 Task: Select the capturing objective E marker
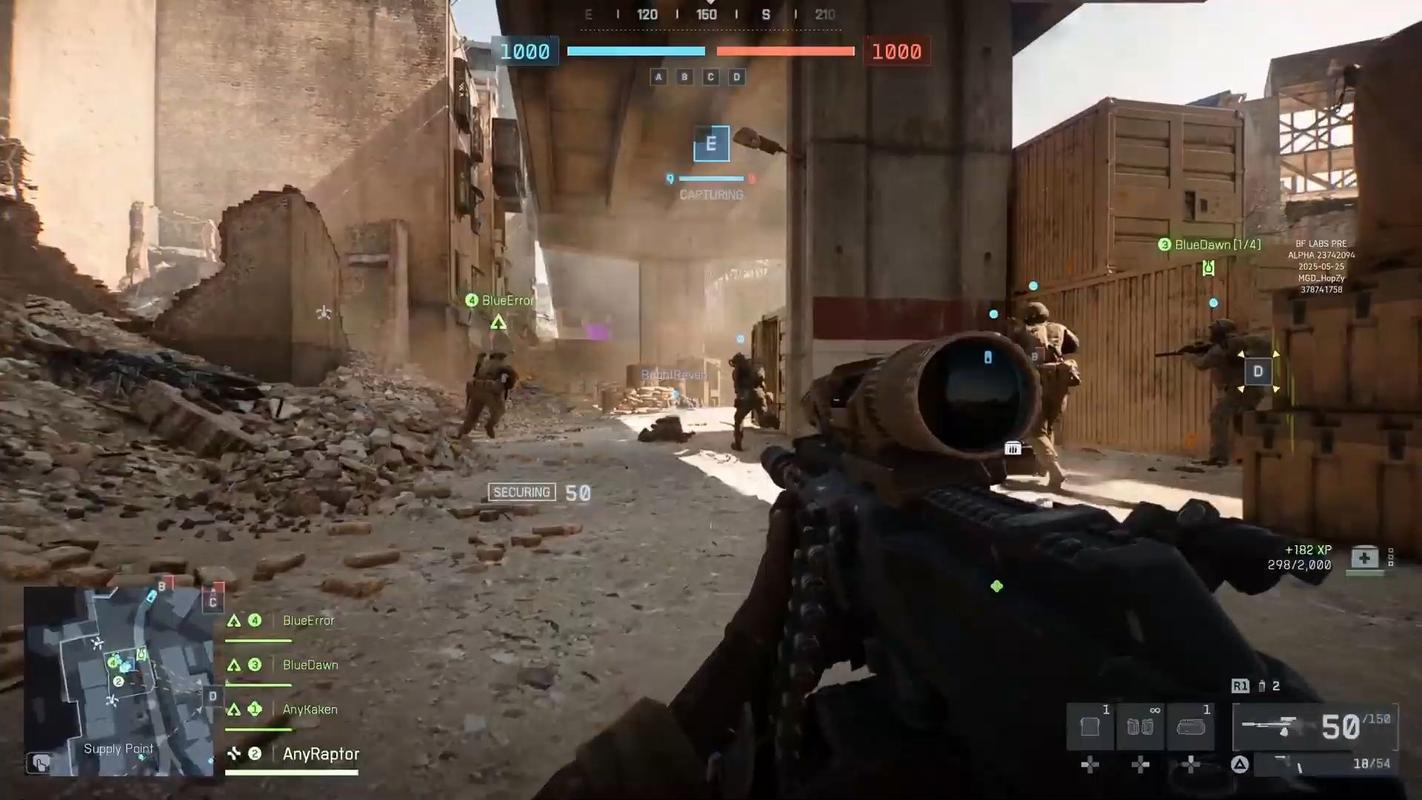point(711,144)
